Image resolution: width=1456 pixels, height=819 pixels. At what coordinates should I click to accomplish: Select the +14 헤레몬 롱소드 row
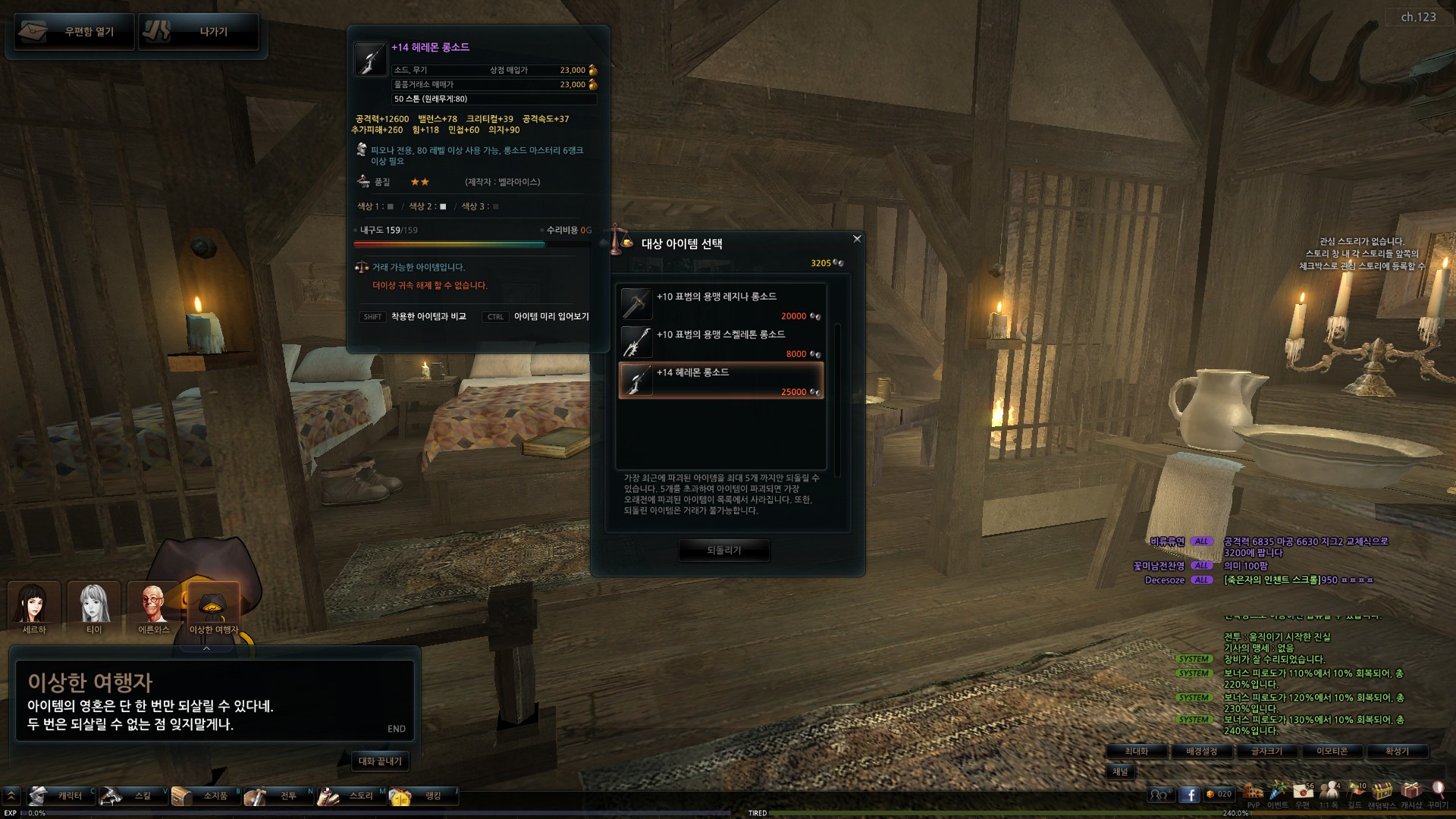click(720, 380)
